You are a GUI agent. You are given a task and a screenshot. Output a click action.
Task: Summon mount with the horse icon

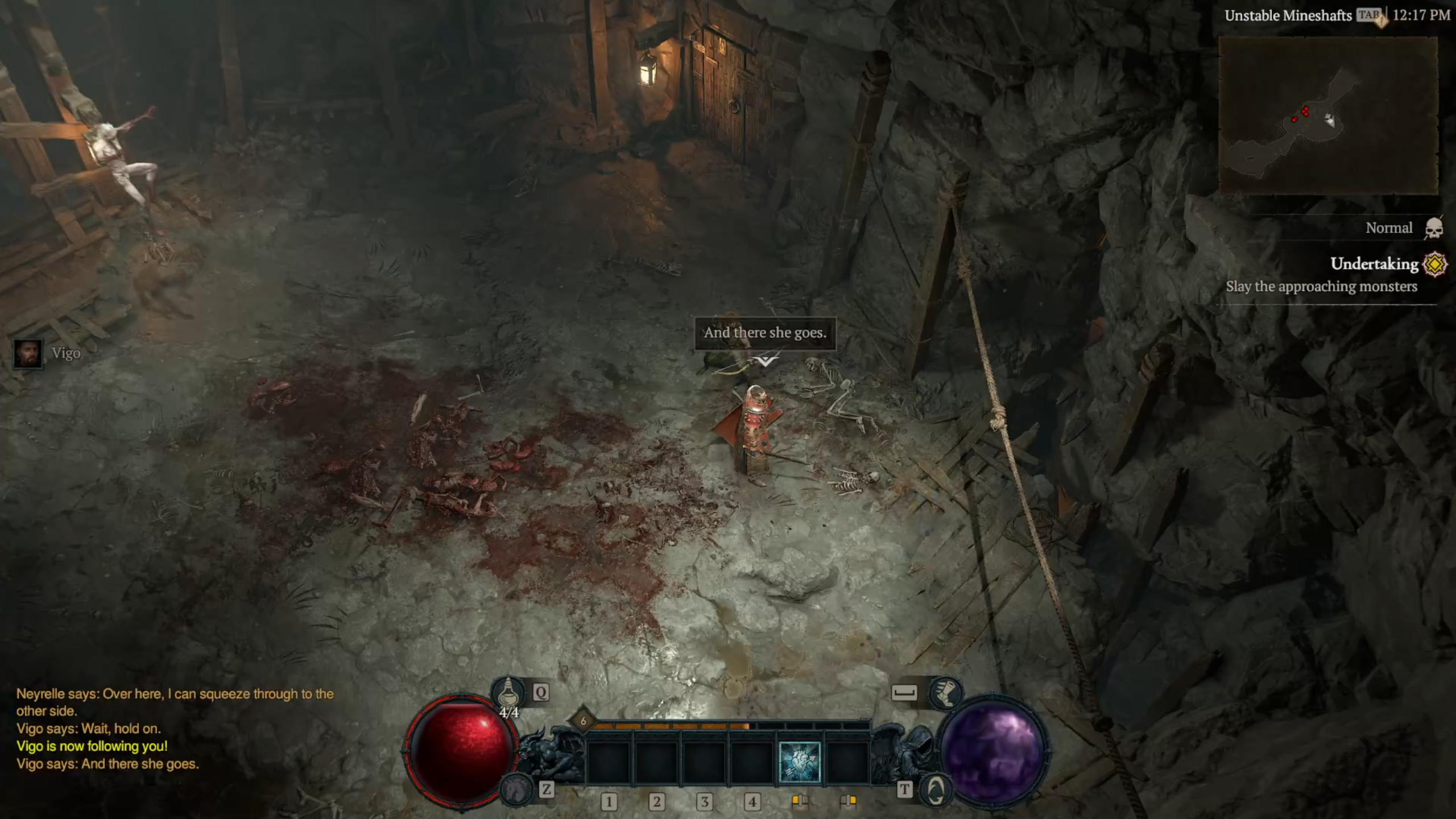tap(515, 789)
